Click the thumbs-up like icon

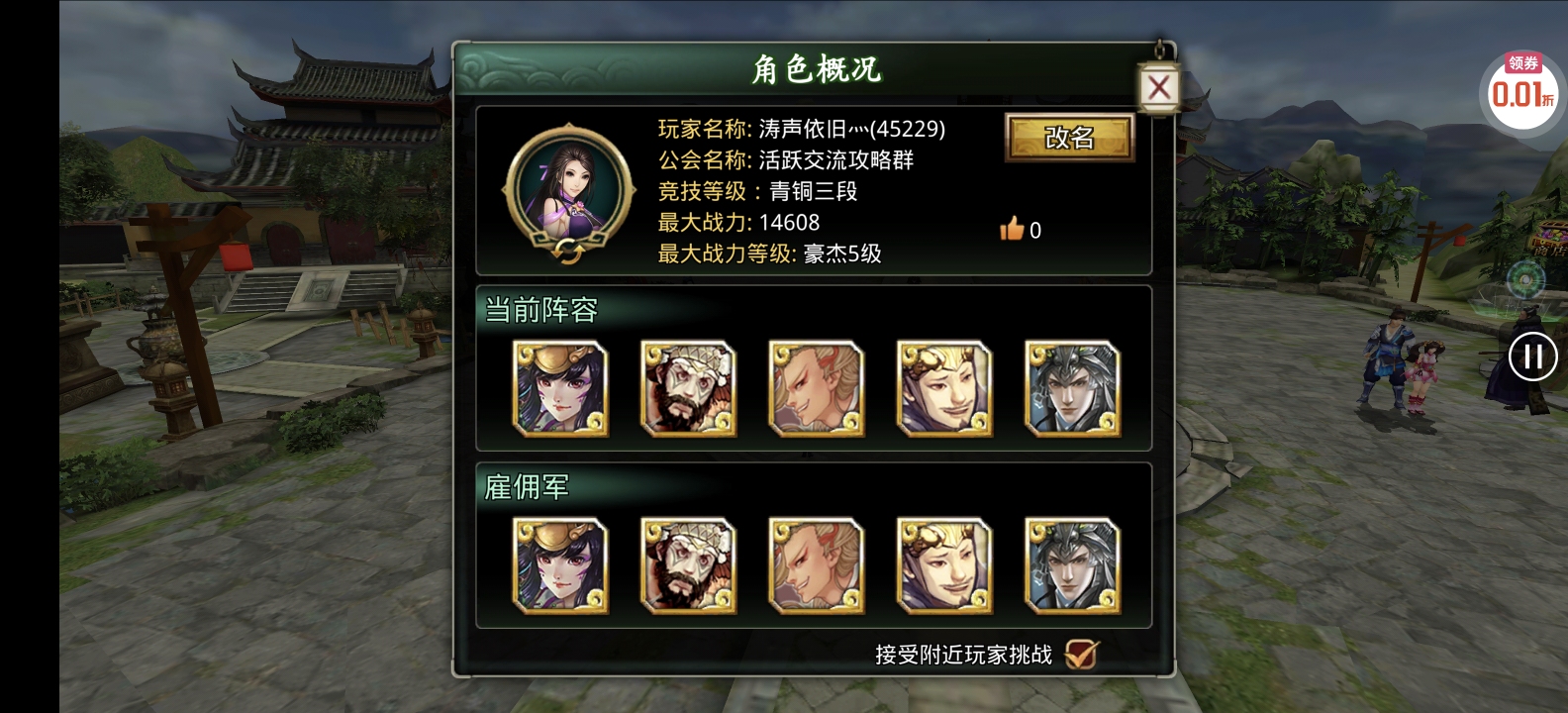[1013, 230]
